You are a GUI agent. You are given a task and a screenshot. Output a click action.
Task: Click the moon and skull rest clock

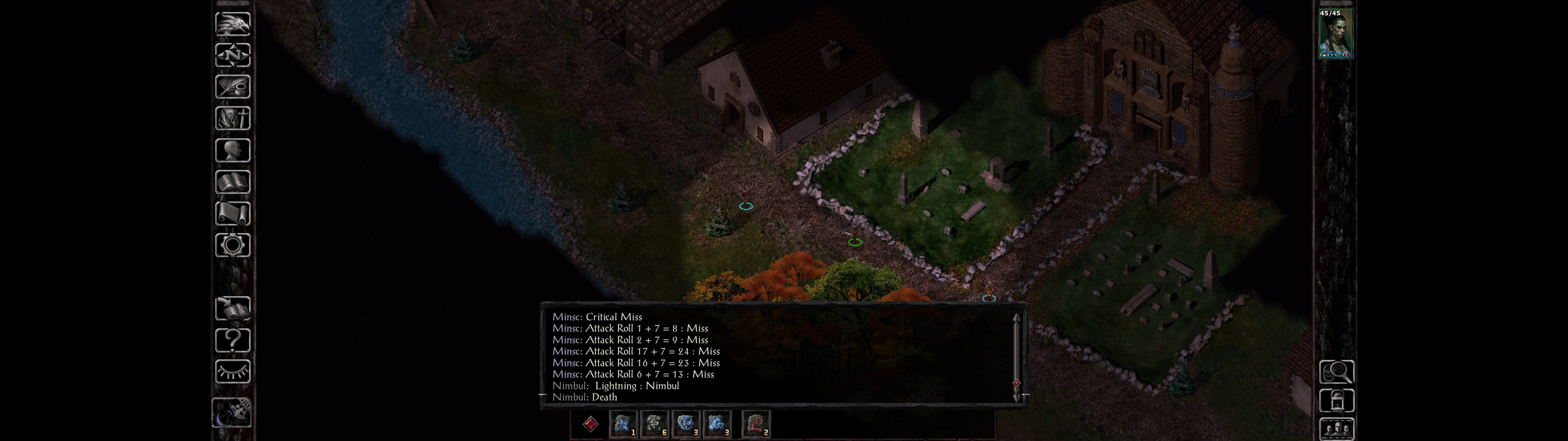pyautogui.click(x=232, y=413)
